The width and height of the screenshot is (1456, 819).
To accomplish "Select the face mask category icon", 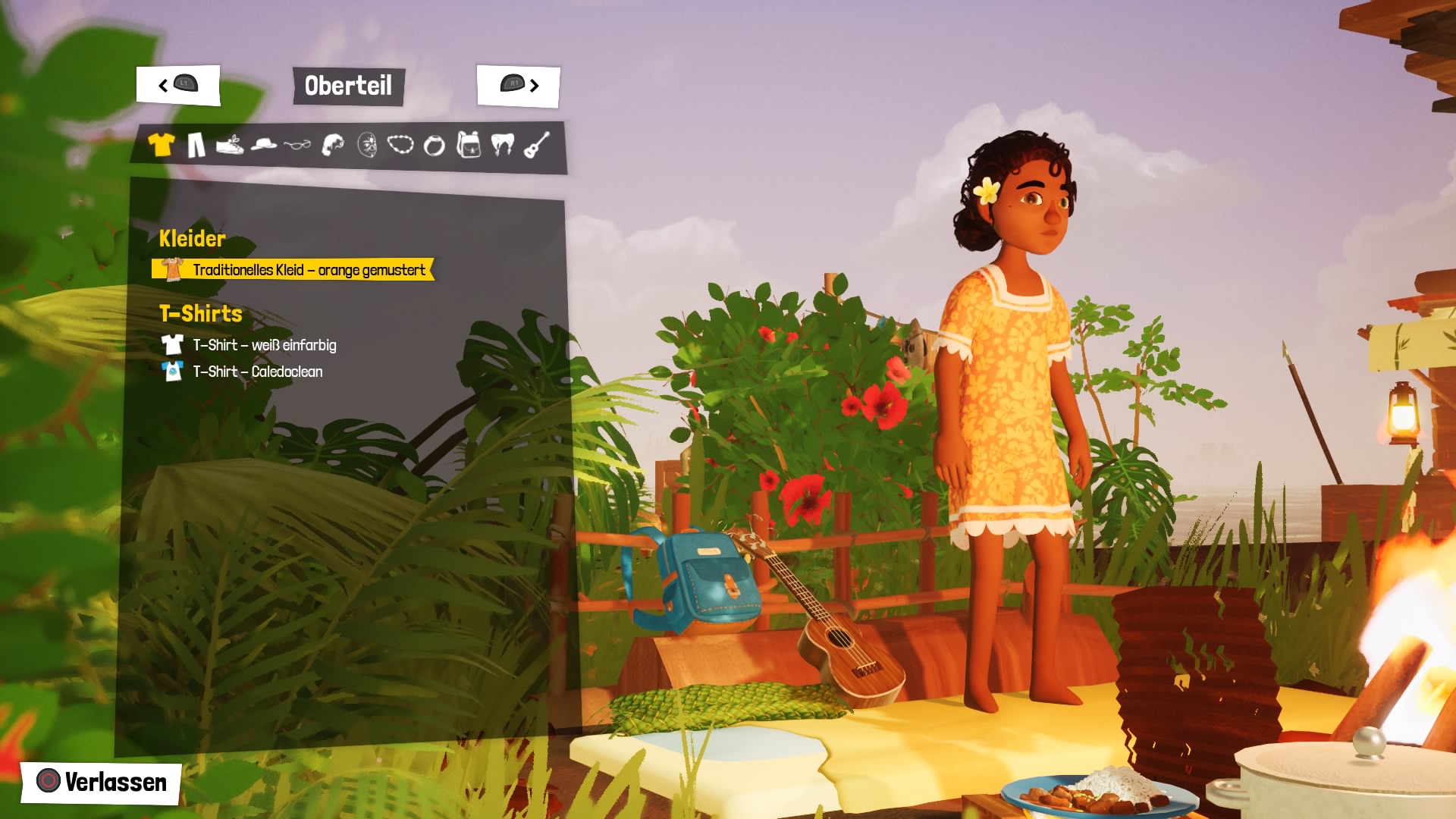I will pyautogui.click(x=367, y=144).
